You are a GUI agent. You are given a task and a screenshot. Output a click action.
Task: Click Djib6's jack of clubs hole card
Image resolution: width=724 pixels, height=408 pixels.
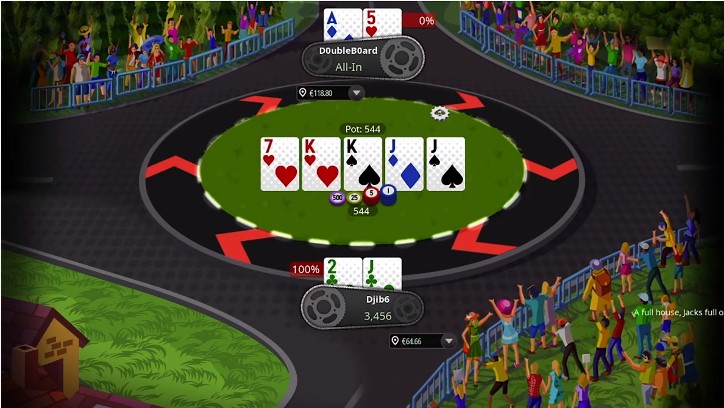point(382,272)
